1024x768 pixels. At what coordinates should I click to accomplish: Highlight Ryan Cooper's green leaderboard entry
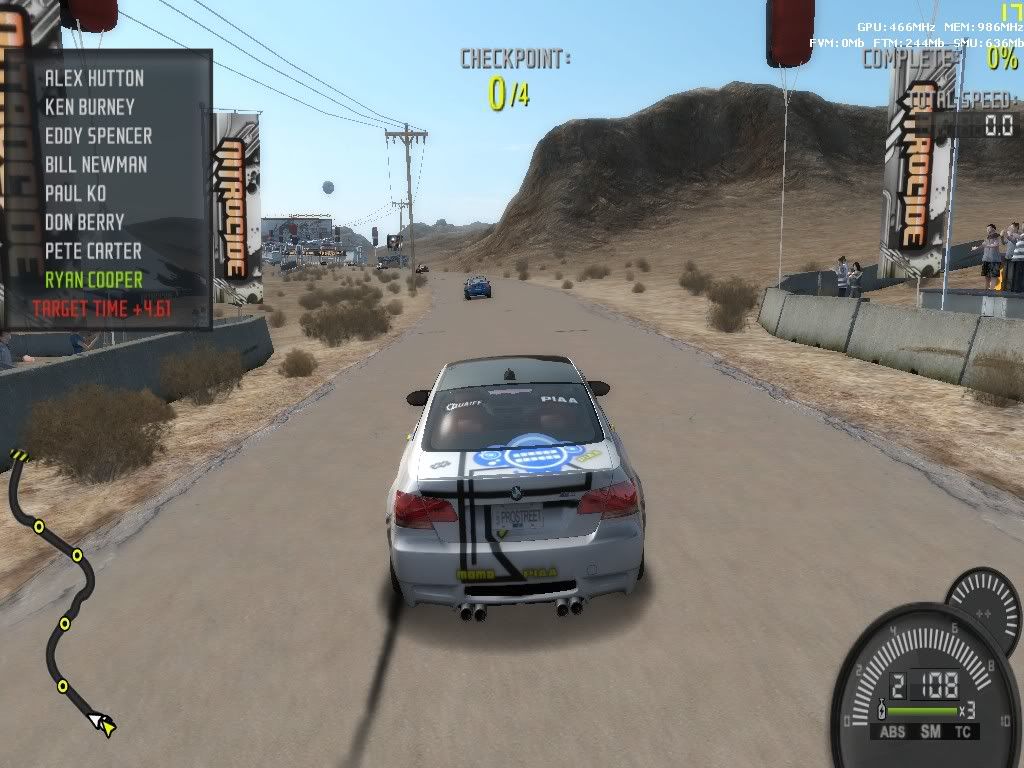94,280
